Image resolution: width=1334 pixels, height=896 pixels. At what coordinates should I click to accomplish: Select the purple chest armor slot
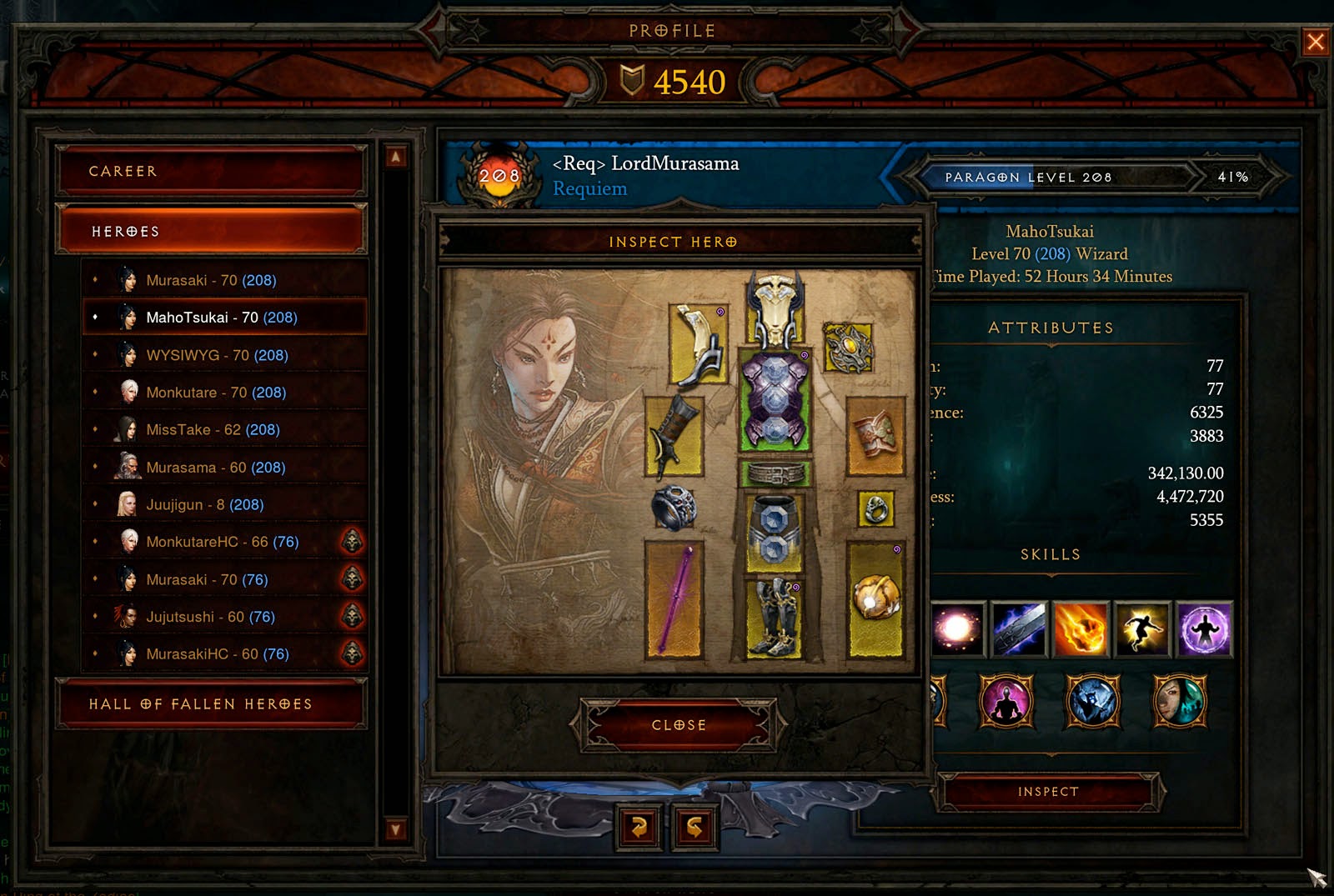tap(775, 400)
